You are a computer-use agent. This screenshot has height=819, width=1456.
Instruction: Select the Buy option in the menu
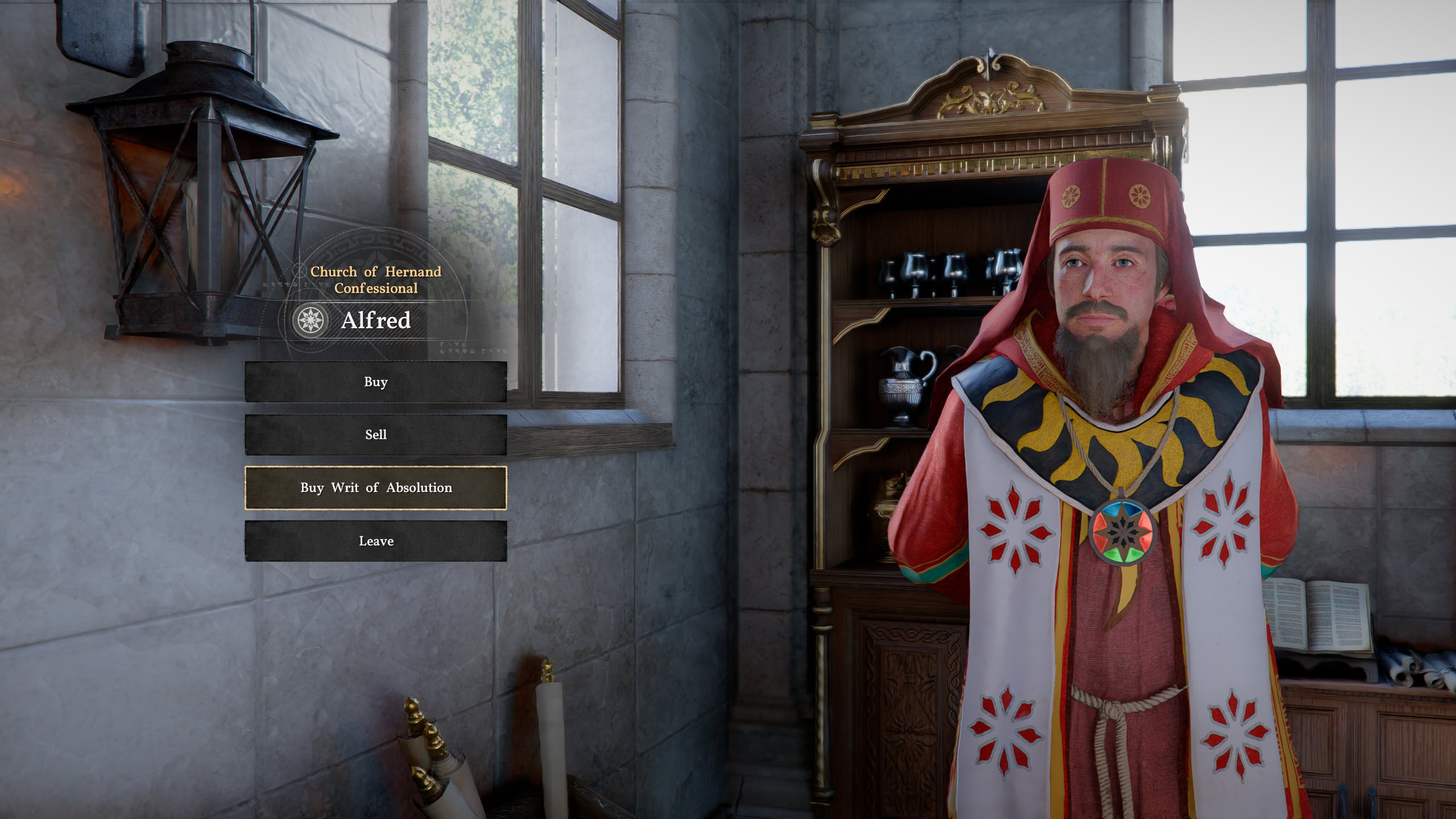click(375, 382)
